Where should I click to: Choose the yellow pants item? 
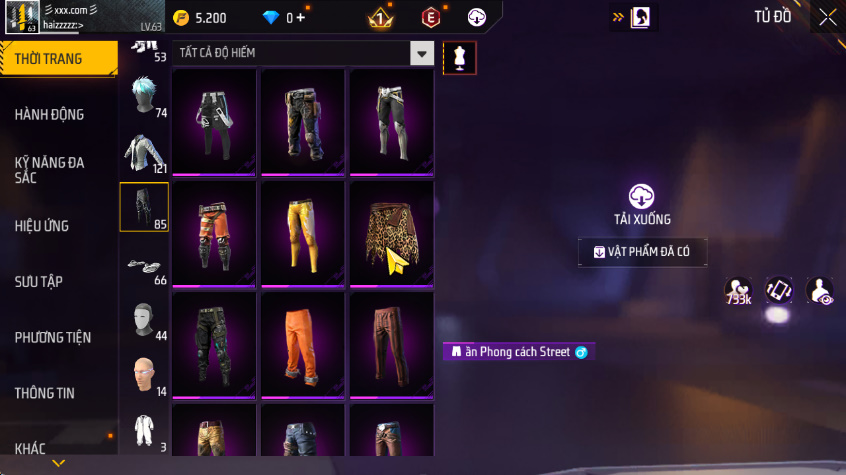303,233
